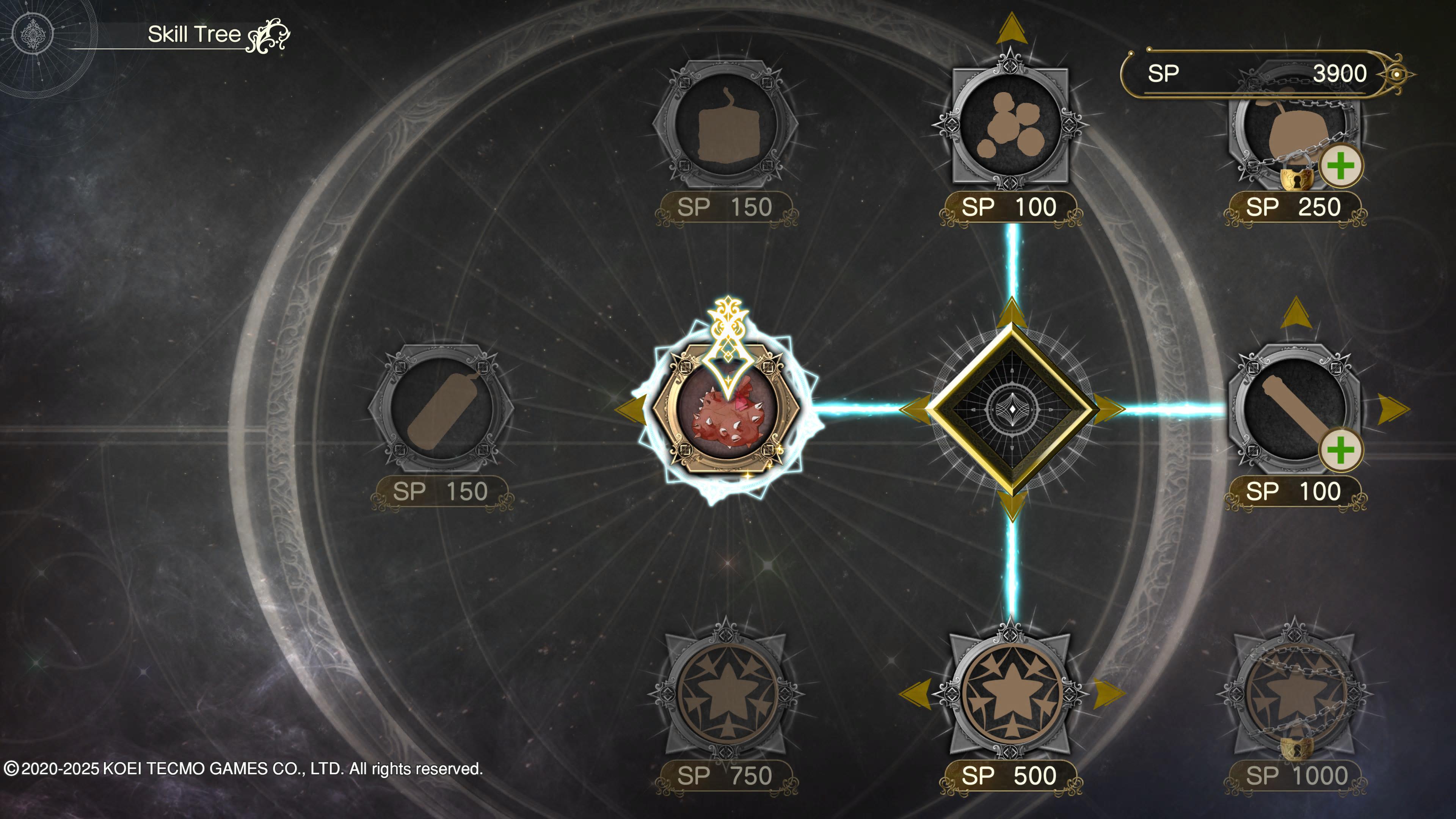Choose the central gold diamond node
Screen dimensions: 1456x819
coord(1012,409)
